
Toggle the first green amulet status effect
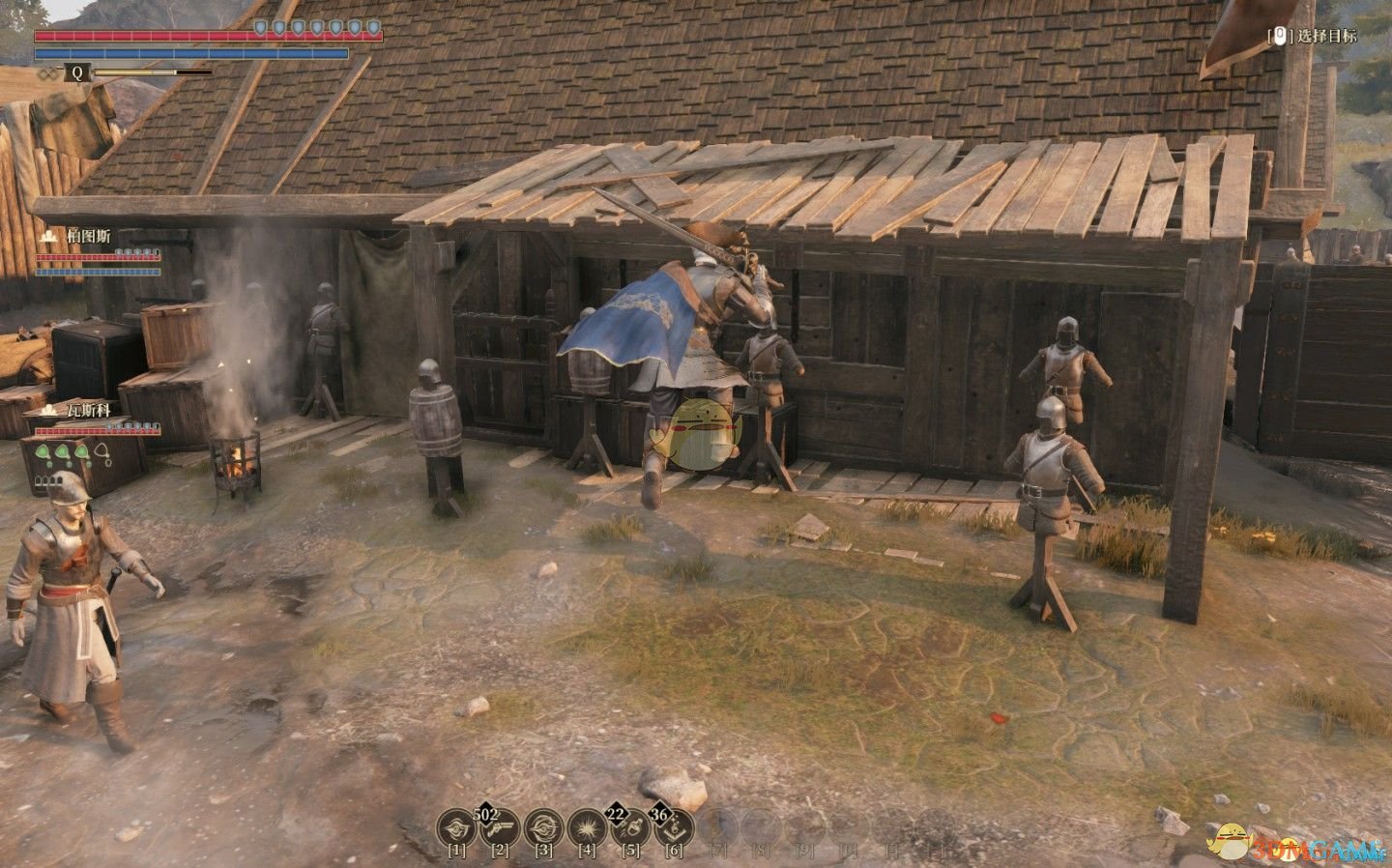(43, 449)
